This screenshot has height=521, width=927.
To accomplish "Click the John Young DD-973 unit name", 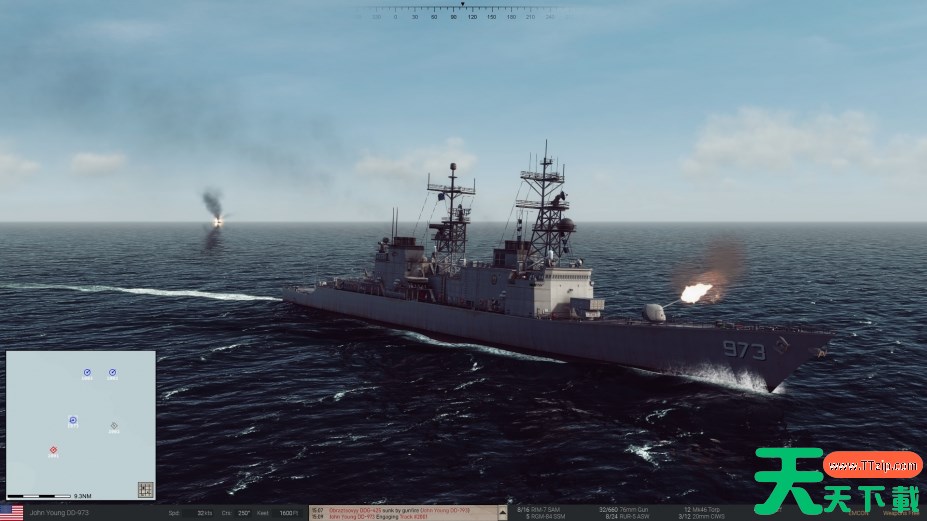I will 60,513.
